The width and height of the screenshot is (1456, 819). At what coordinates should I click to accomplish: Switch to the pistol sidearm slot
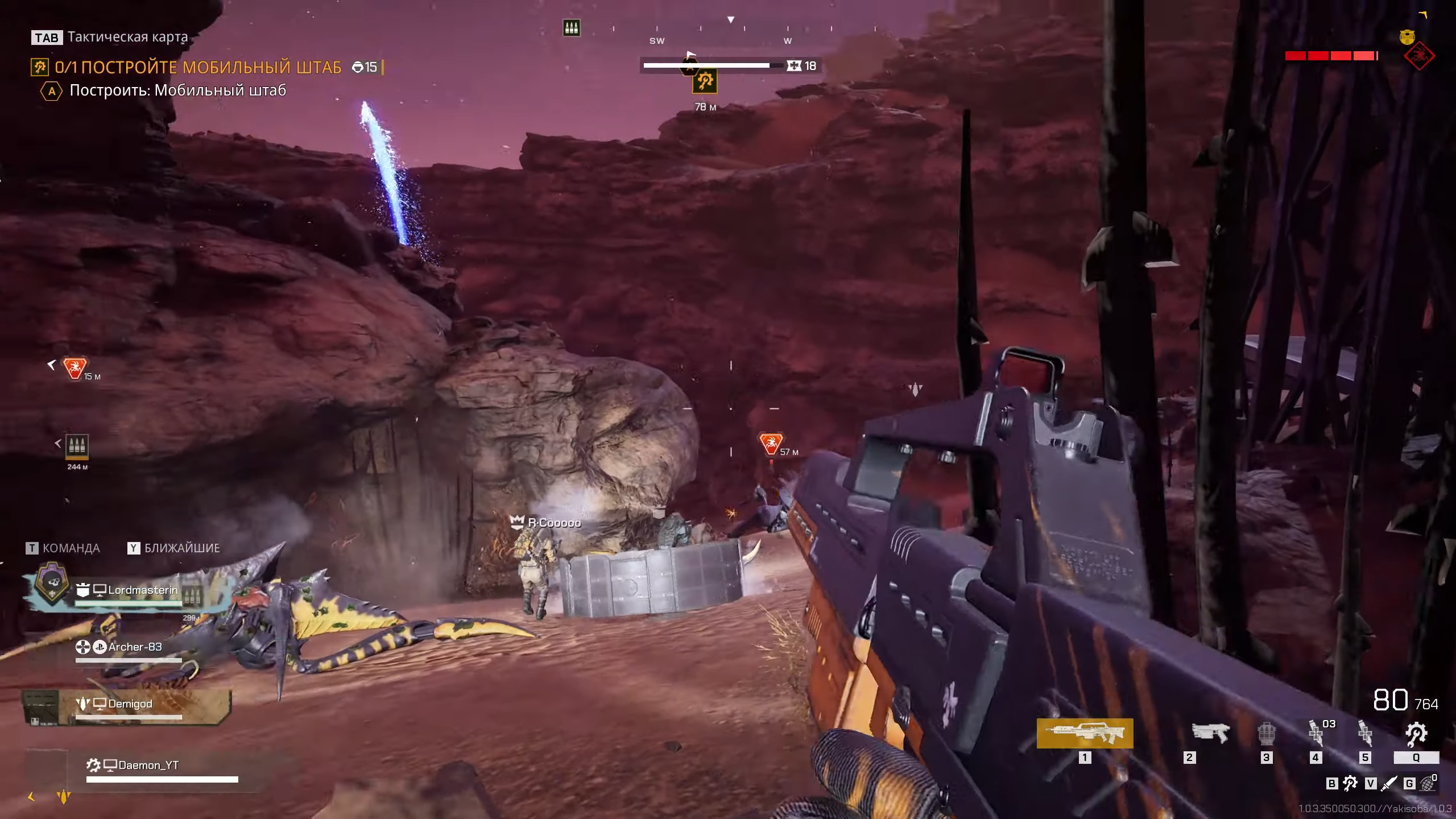tap(1210, 733)
